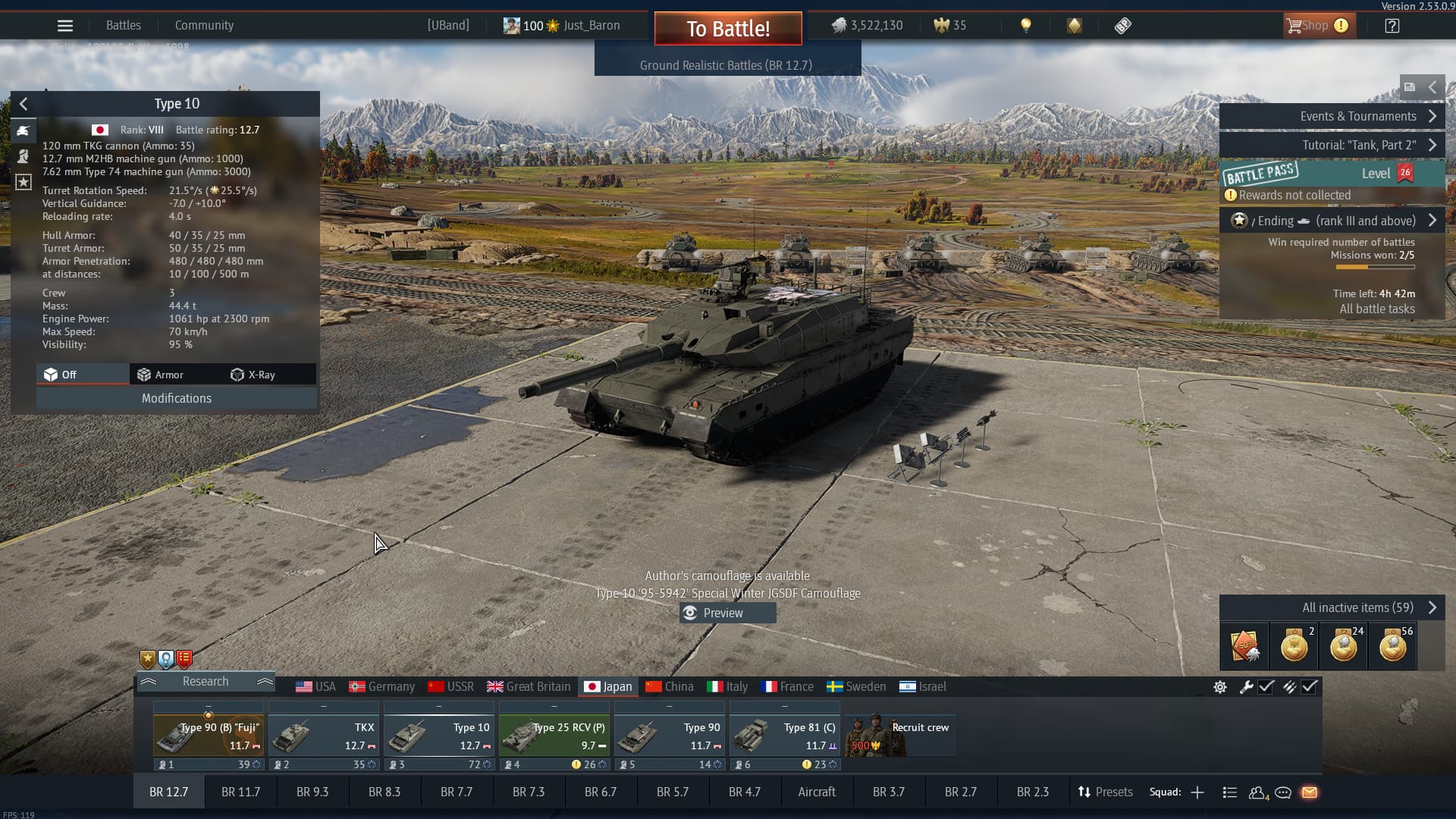The height and width of the screenshot is (819, 1456).
Task: Open the mail envelope icon
Action: 1310,792
